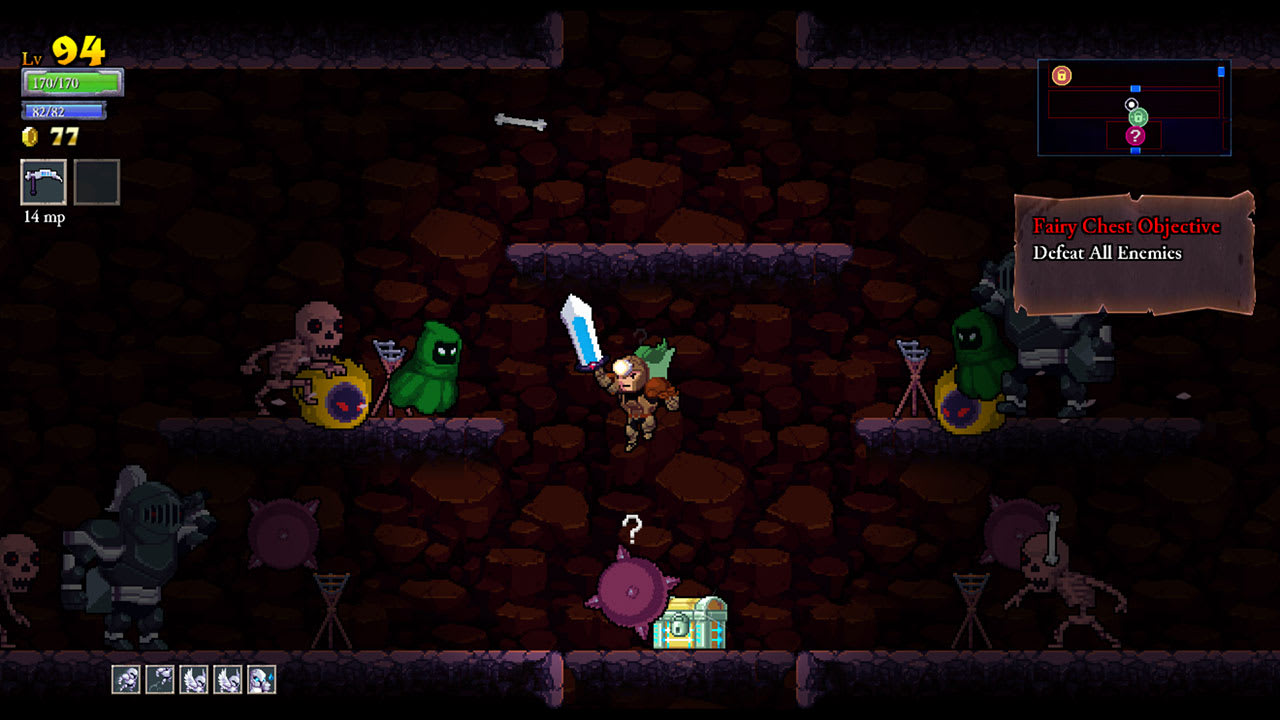The image size is (1280, 720).
Task: Click the green lock icon on the minimap
Action: (x=1138, y=117)
